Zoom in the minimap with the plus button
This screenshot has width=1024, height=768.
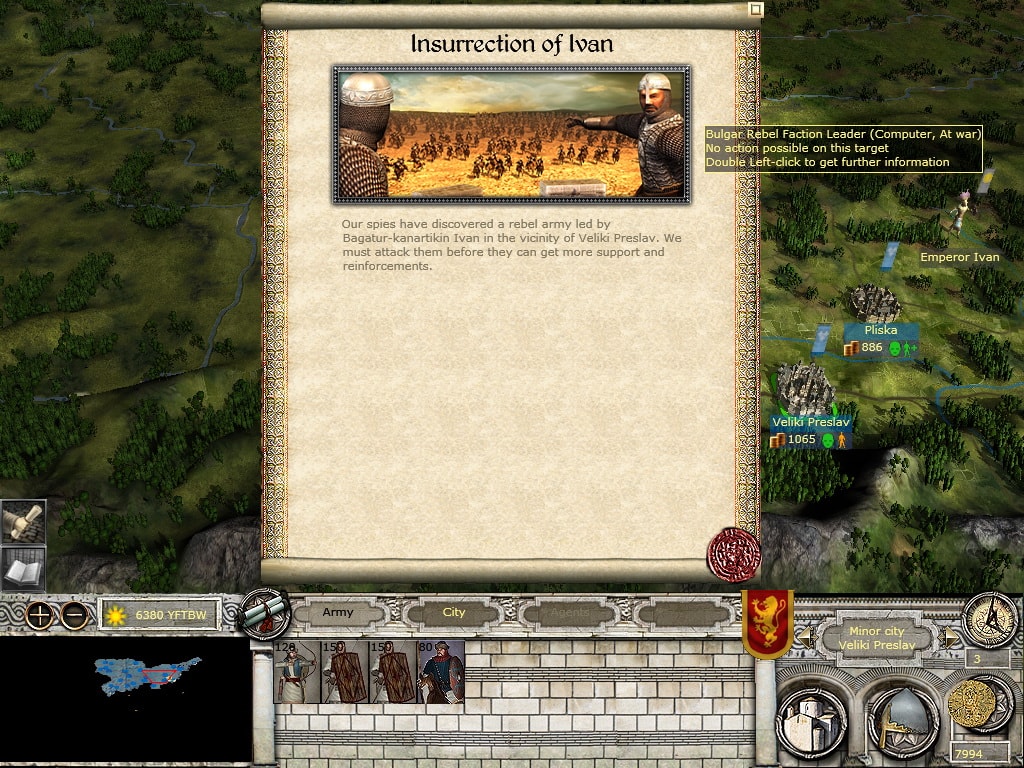pos(40,615)
